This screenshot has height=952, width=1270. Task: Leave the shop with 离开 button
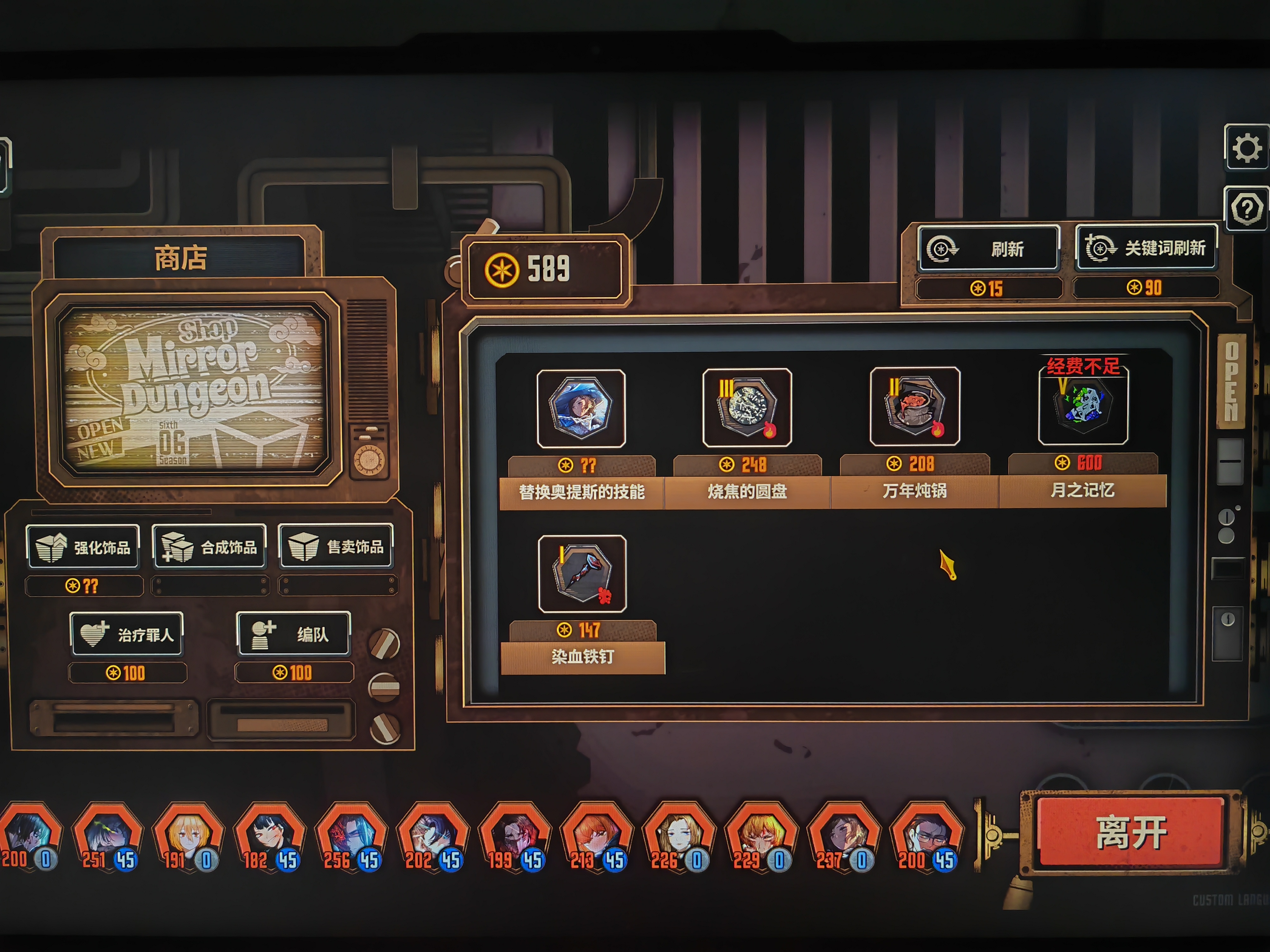click(1130, 832)
